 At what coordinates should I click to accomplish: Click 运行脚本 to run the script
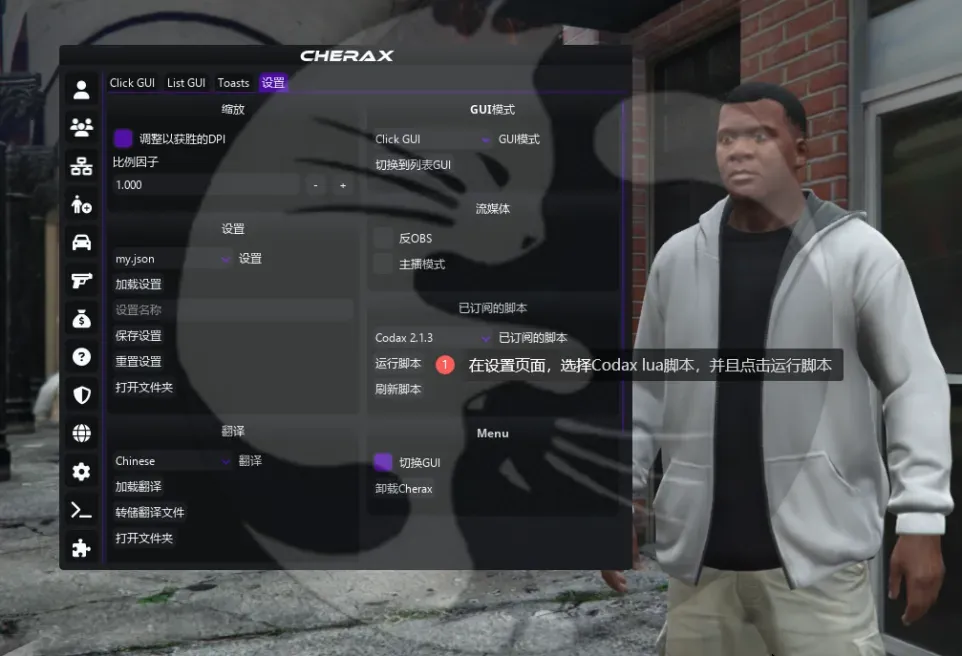399,363
